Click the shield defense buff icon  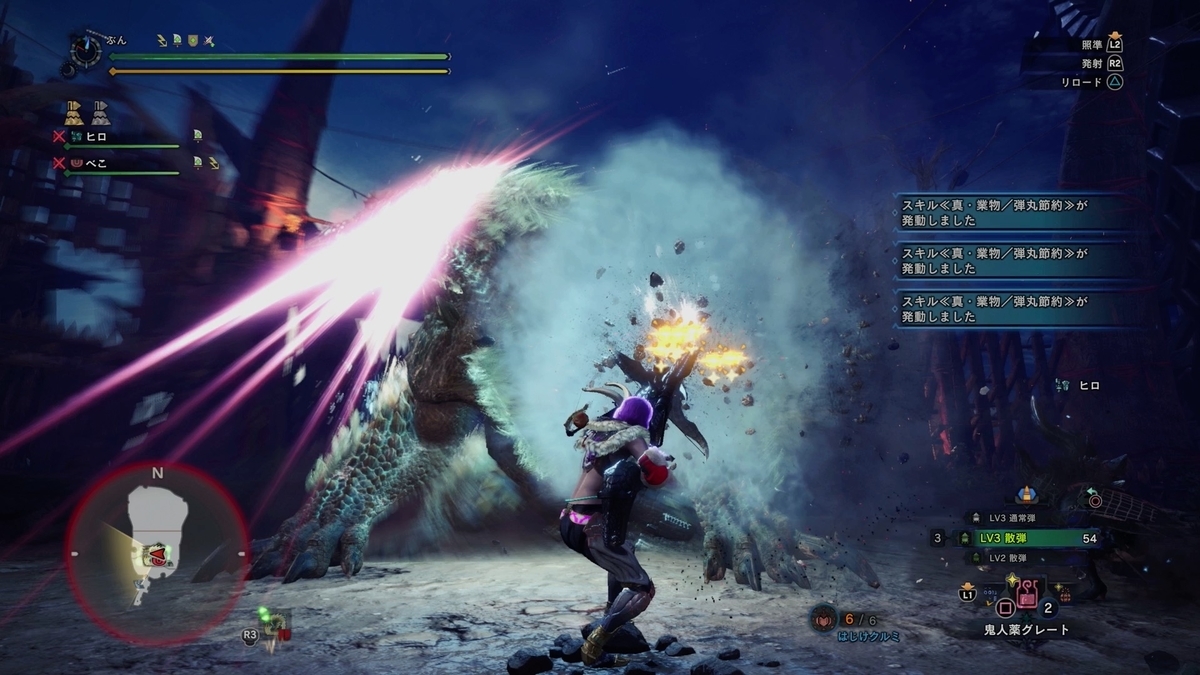coord(193,41)
